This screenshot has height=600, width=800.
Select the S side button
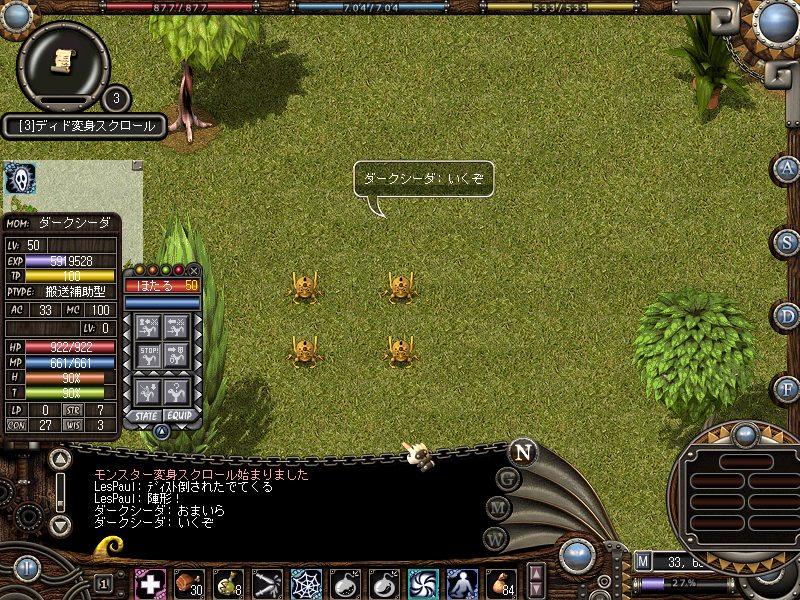pos(788,242)
